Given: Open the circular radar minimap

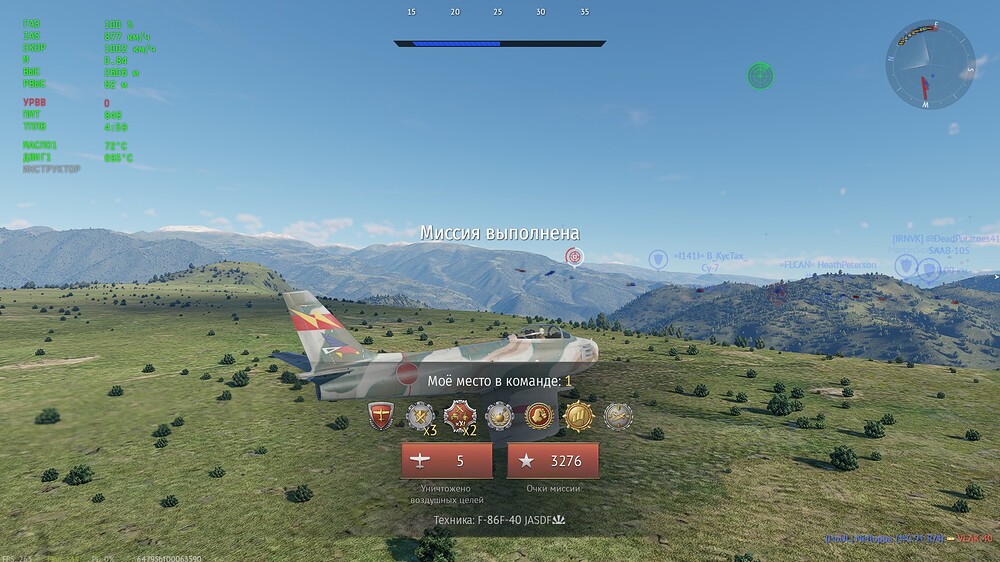Looking at the screenshot, I should (x=929, y=64).
